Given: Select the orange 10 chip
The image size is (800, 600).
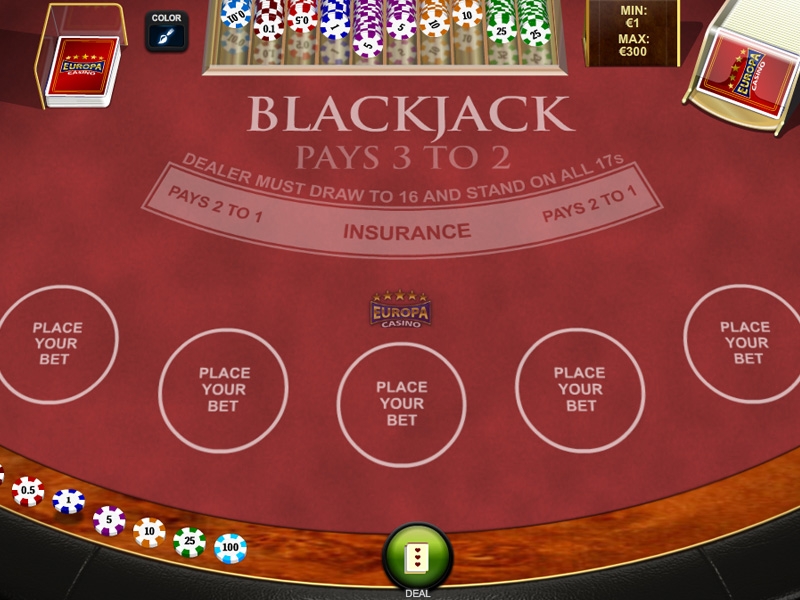Looking at the screenshot, I should click(149, 531).
